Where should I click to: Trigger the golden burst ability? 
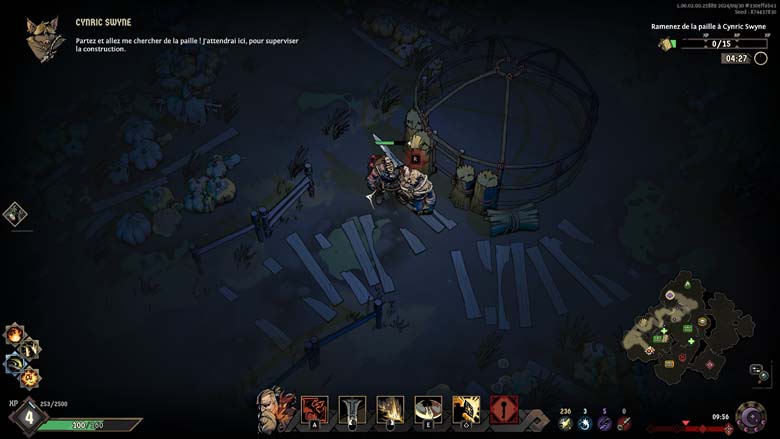(x=390, y=409)
